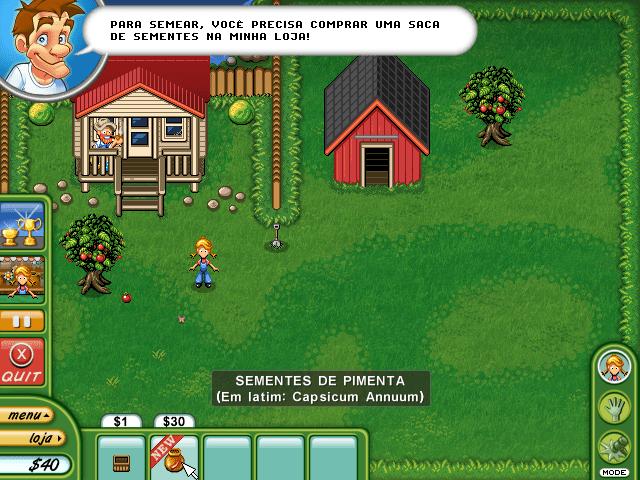This screenshot has height=480, width=640.
Task: Buy the pepper seeds sack for $30
Action: (175, 459)
